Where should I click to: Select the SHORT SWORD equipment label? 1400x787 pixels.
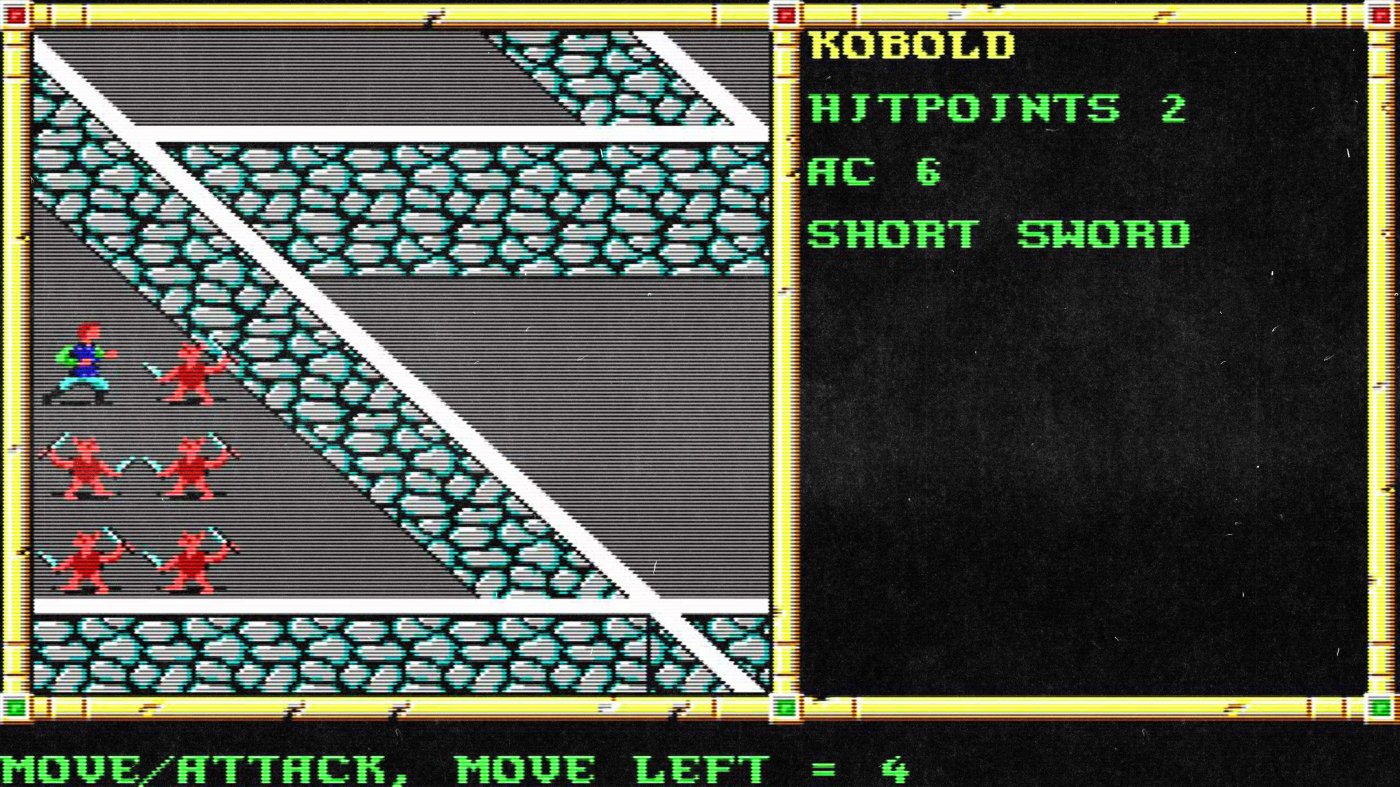[1000, 234]
